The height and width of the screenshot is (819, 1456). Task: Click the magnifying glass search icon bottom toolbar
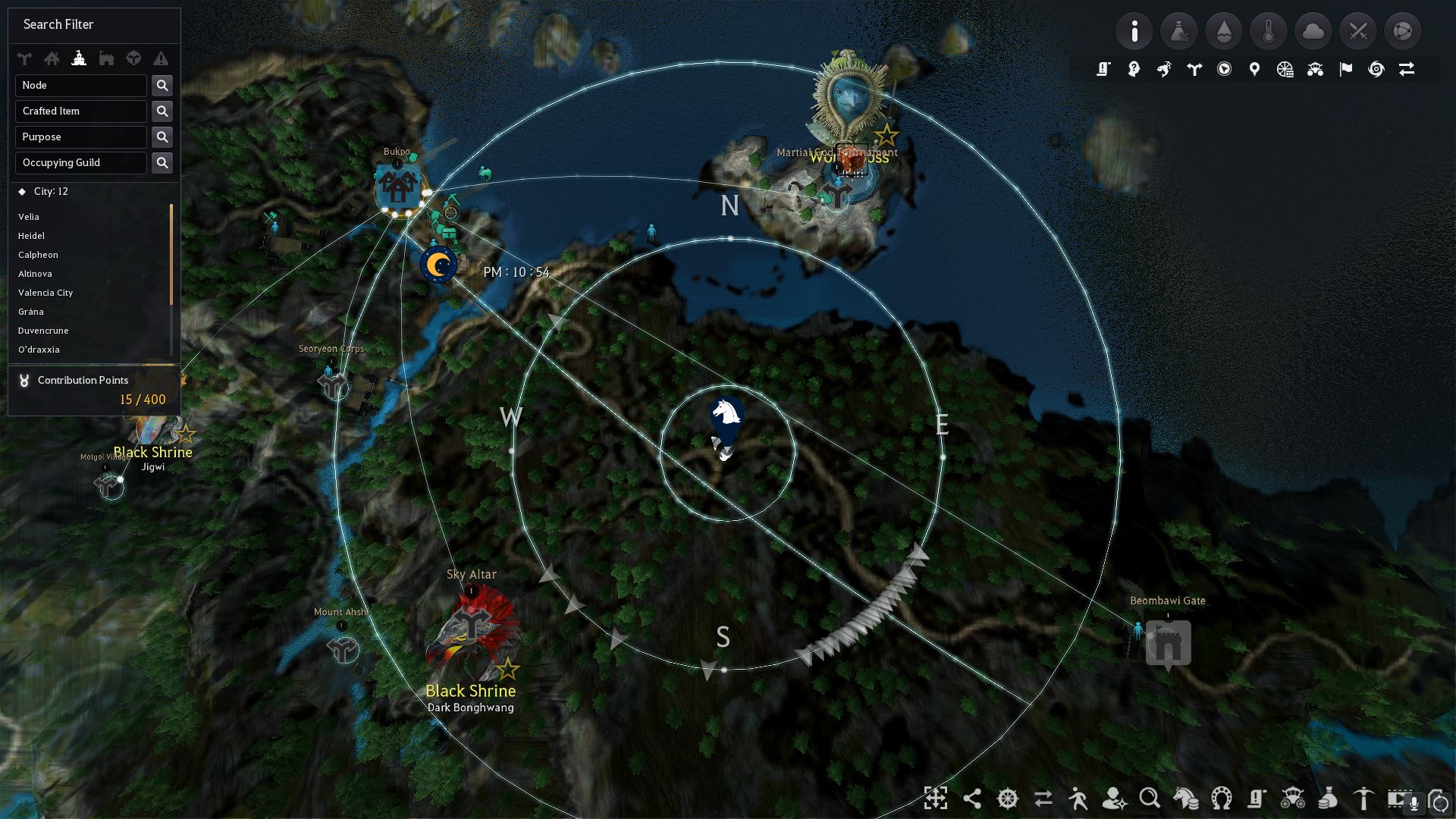1150,799
